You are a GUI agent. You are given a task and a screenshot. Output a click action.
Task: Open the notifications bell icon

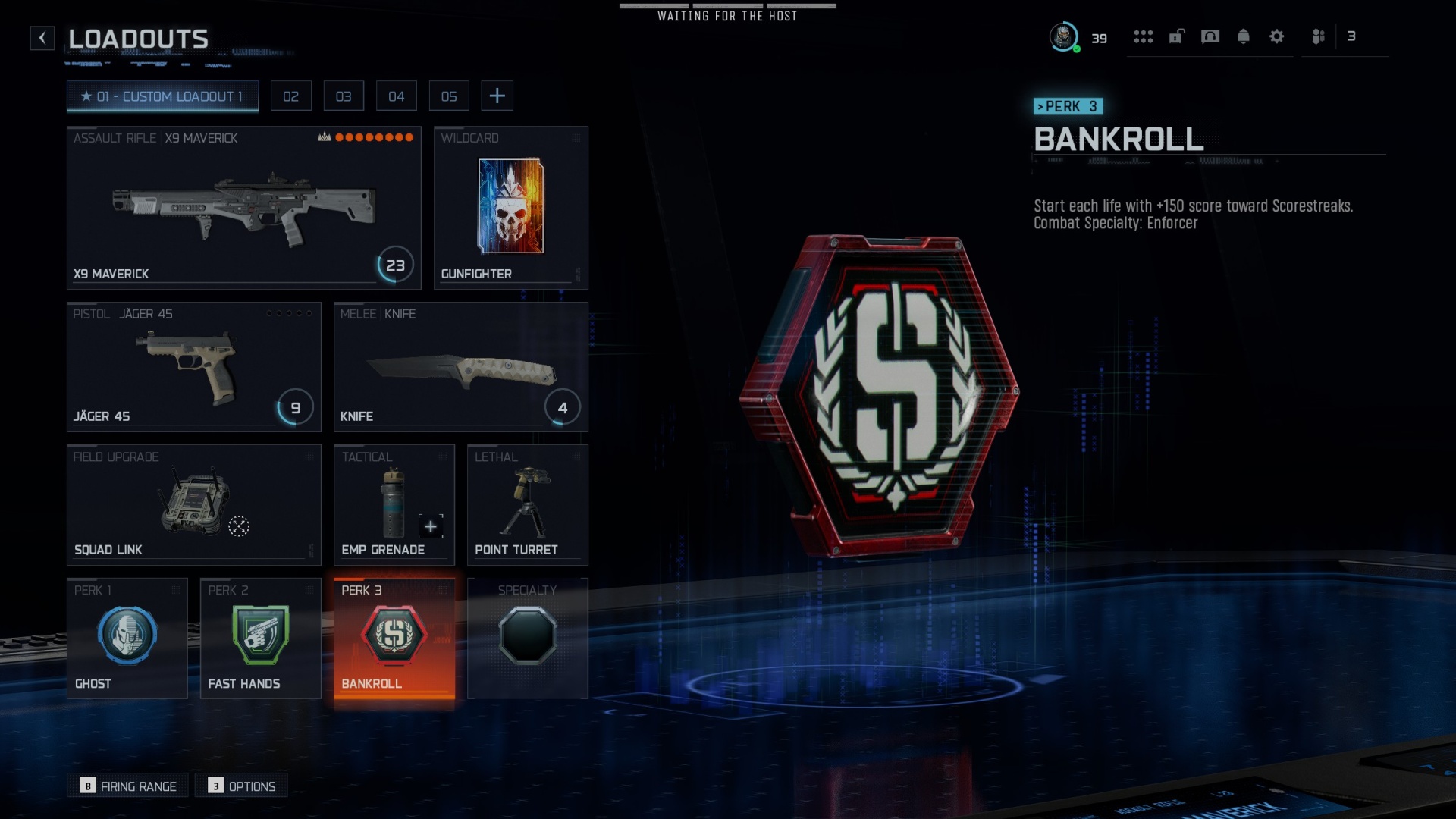pyautogui.click(x=1244, y=36)
